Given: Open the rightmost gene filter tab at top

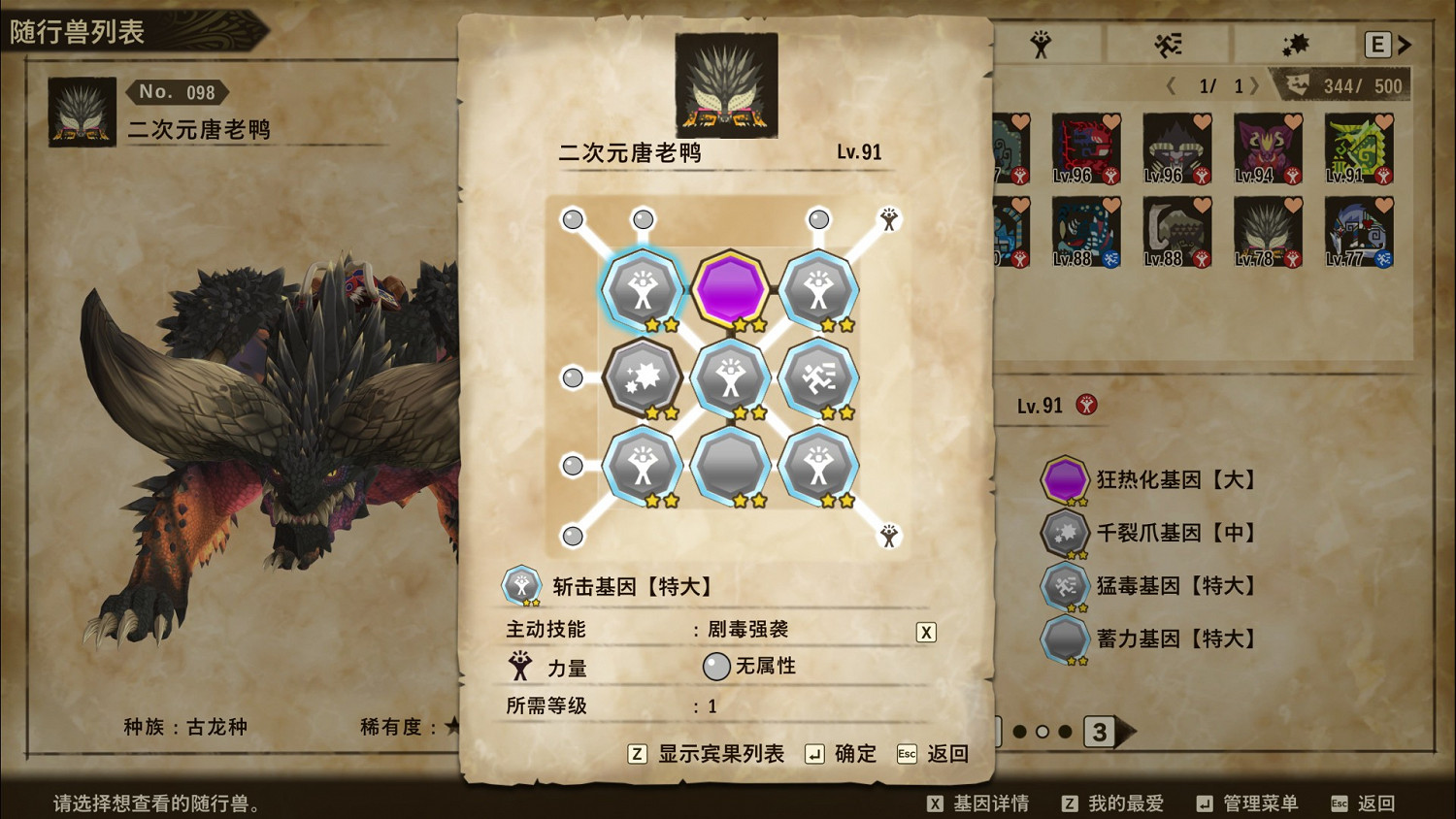Looking at the screenshot, I should tap(1298, 43).
